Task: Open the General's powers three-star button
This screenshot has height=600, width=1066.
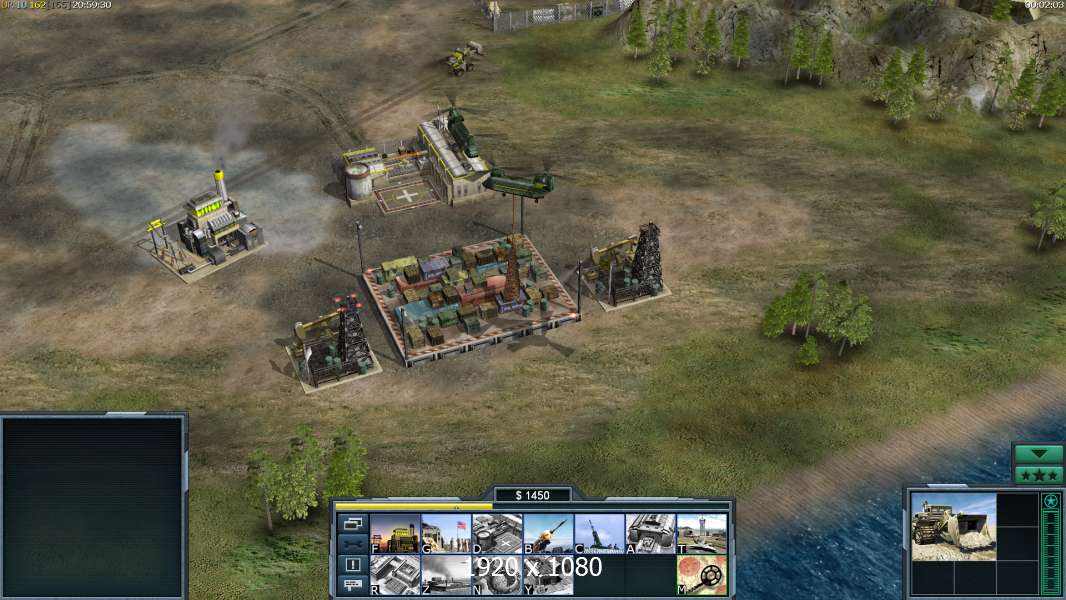Action: point(1038,475)
